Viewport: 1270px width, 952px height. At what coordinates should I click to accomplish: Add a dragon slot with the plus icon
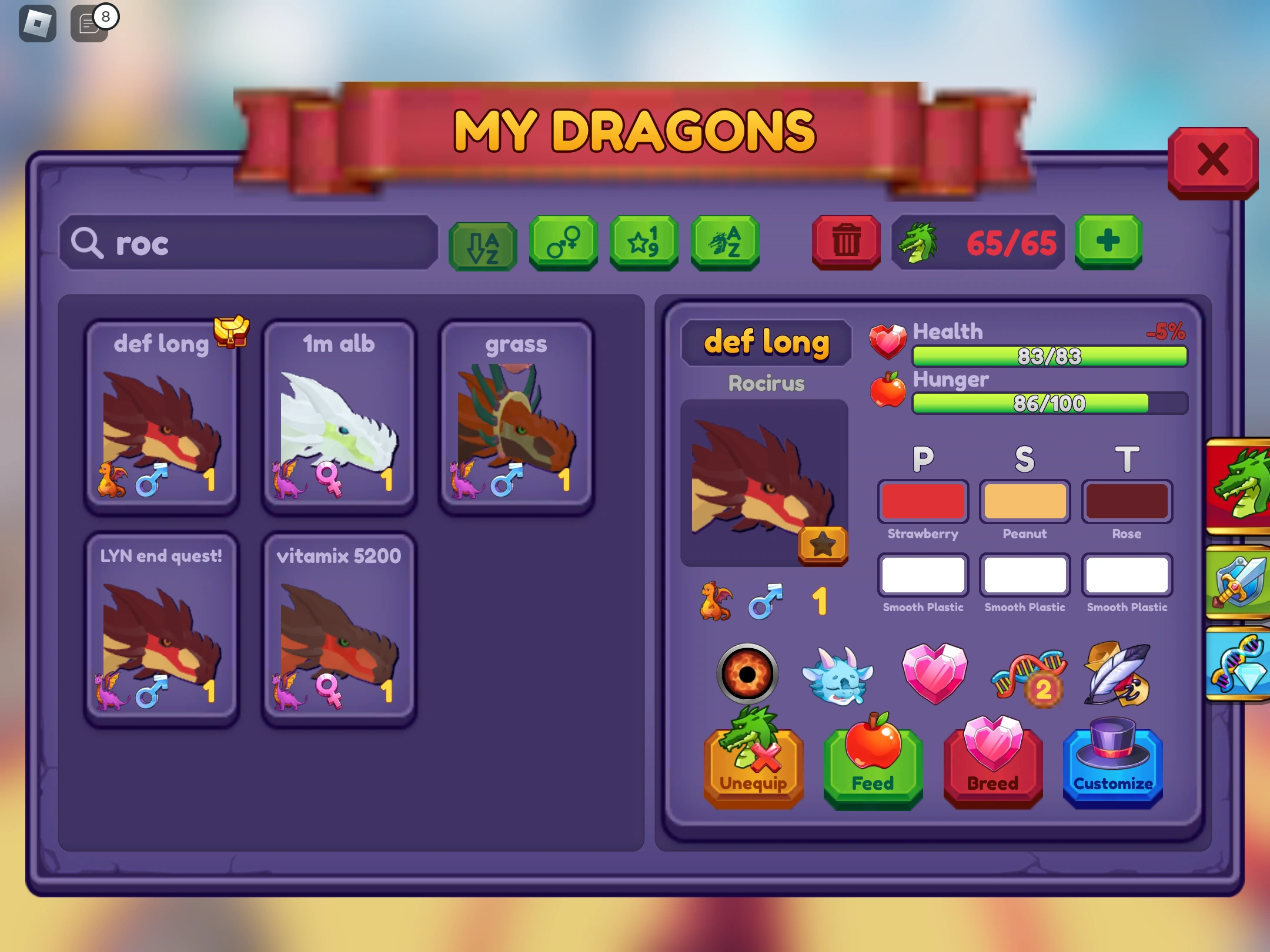[1108, 242]
